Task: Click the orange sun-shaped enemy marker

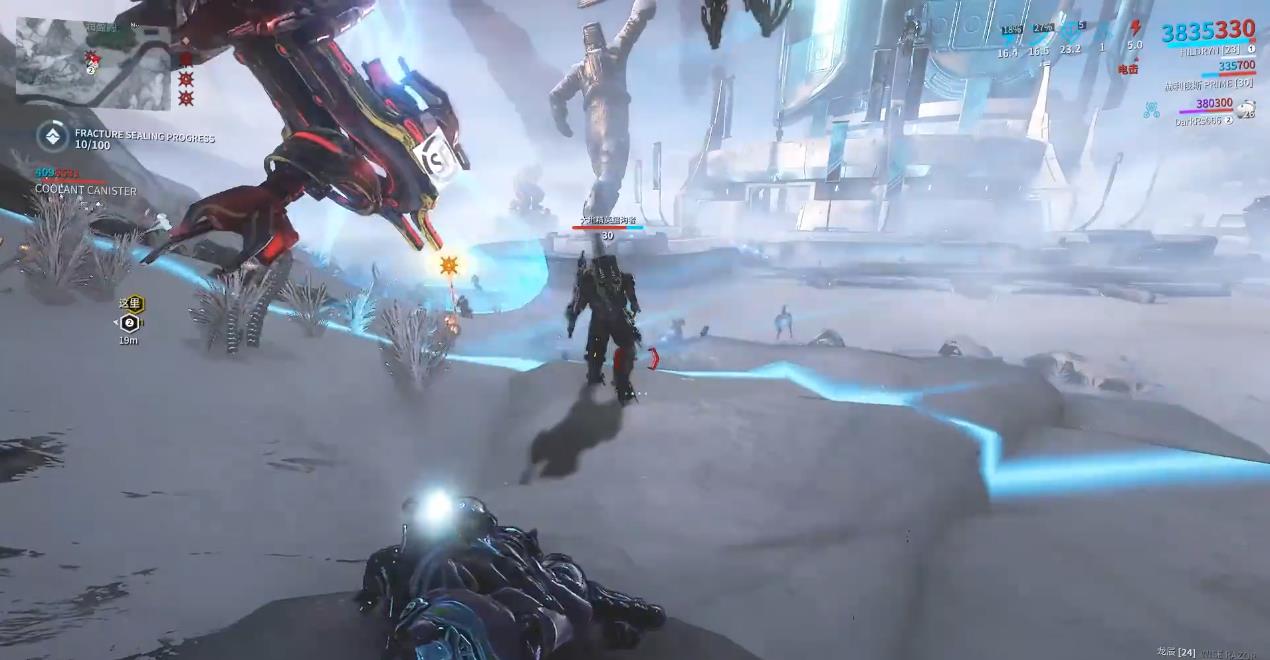Action: pyautogui.click(x=448, y=265)
